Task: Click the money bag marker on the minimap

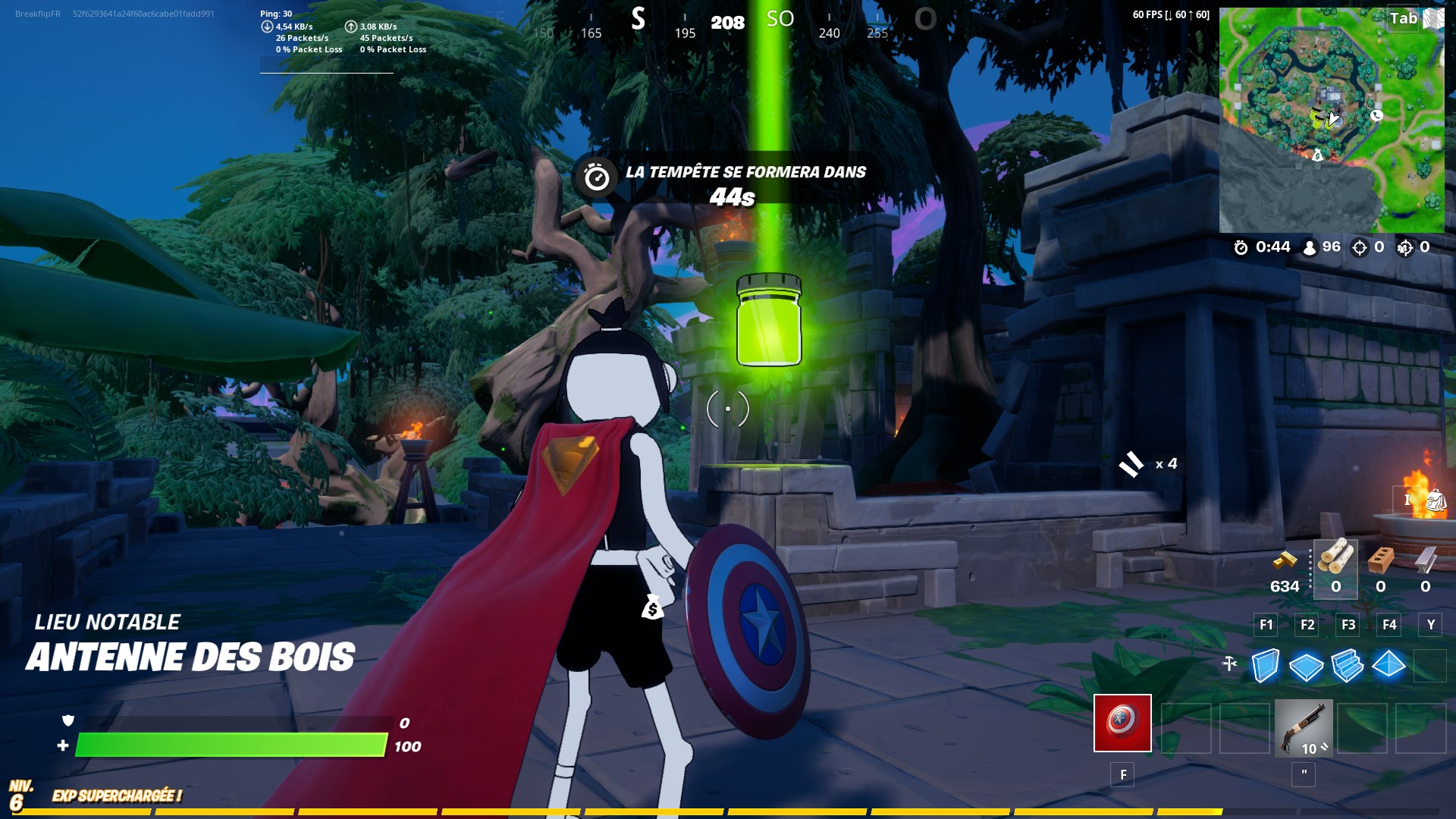Action: 1316,155
